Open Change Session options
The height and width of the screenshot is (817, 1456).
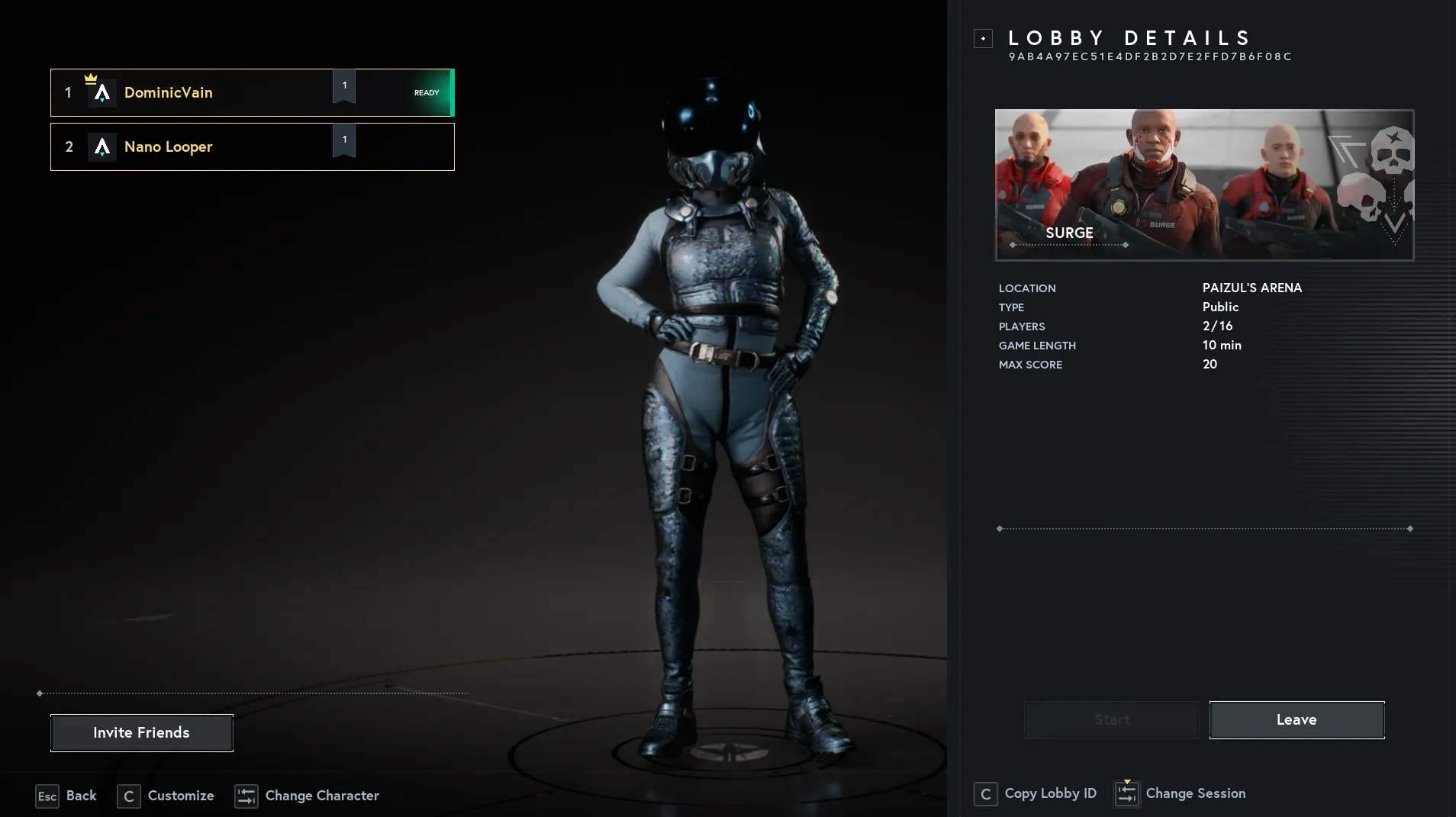(x=1180, y=793)
